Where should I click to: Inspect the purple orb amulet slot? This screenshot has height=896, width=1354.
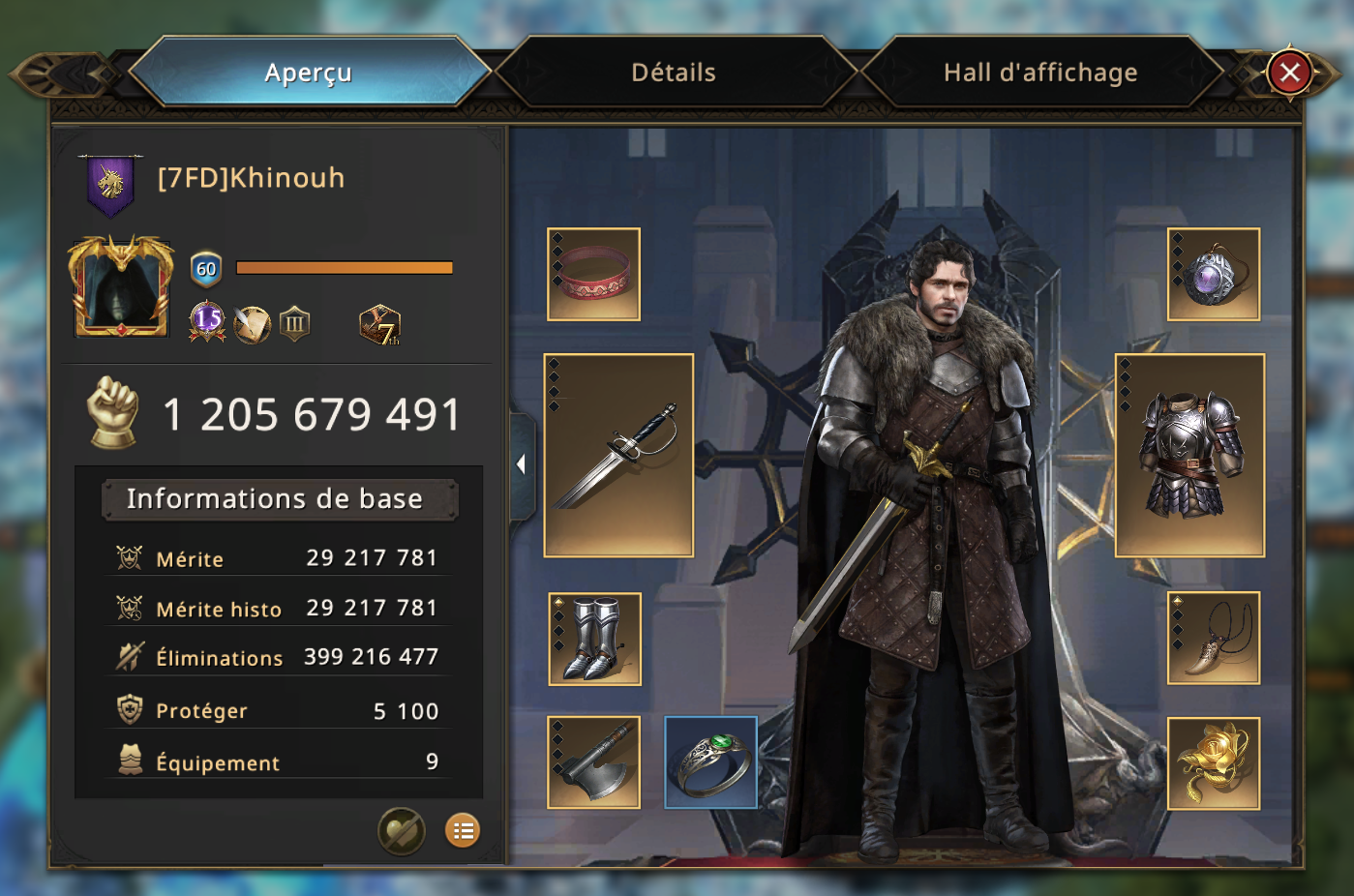click(x=1213, y=274)
